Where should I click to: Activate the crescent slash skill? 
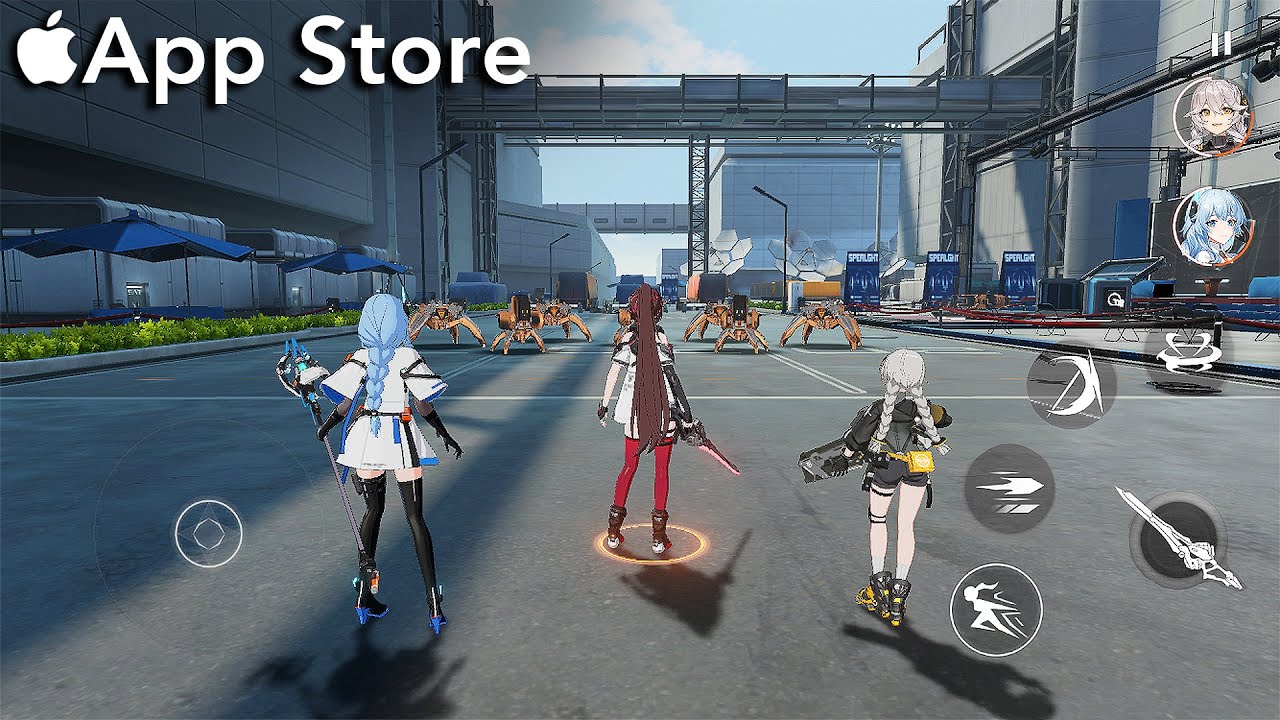(x=1071, y=385)
